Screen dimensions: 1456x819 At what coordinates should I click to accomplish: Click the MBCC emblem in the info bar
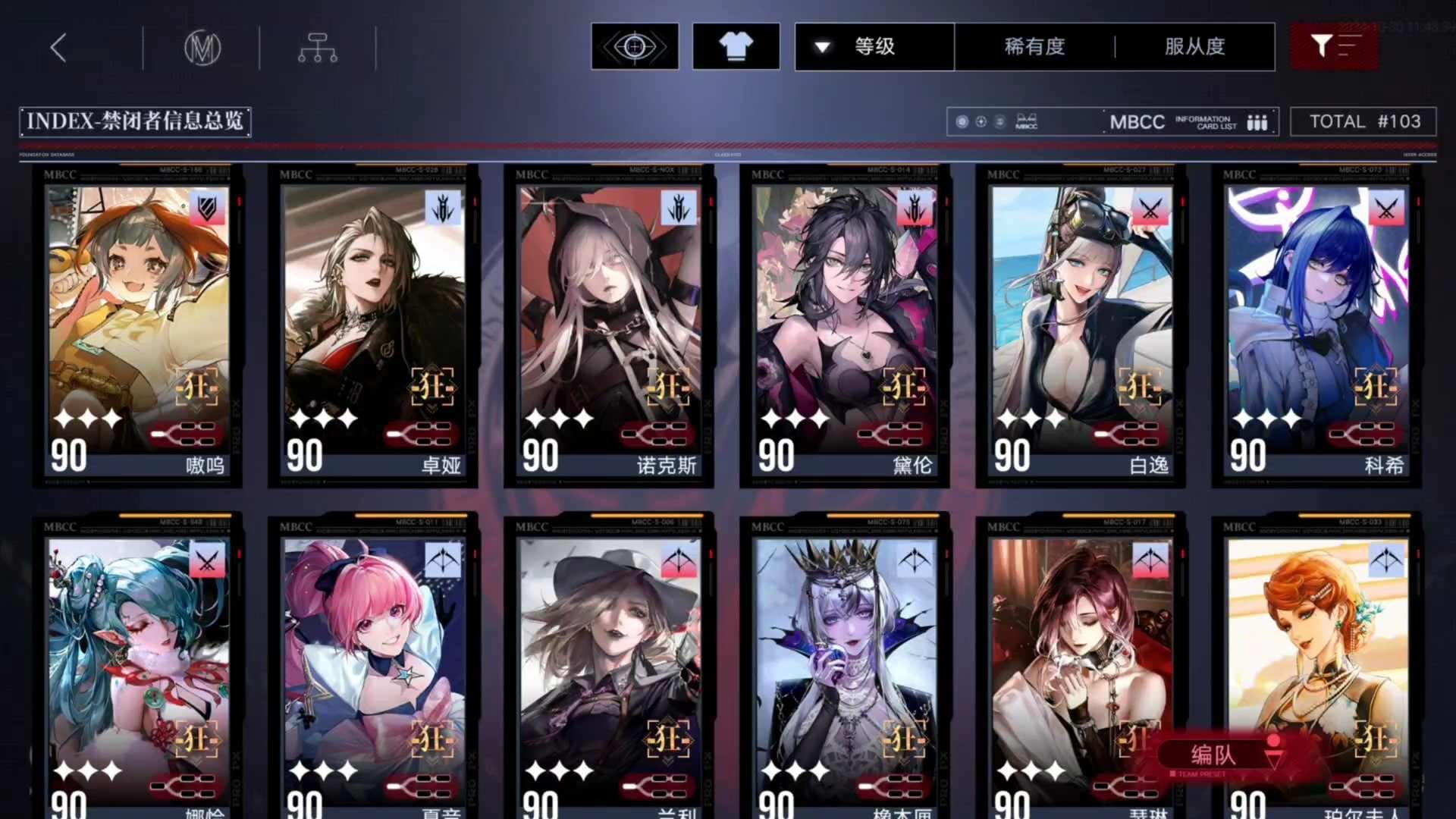click(x=1025, y=121)
